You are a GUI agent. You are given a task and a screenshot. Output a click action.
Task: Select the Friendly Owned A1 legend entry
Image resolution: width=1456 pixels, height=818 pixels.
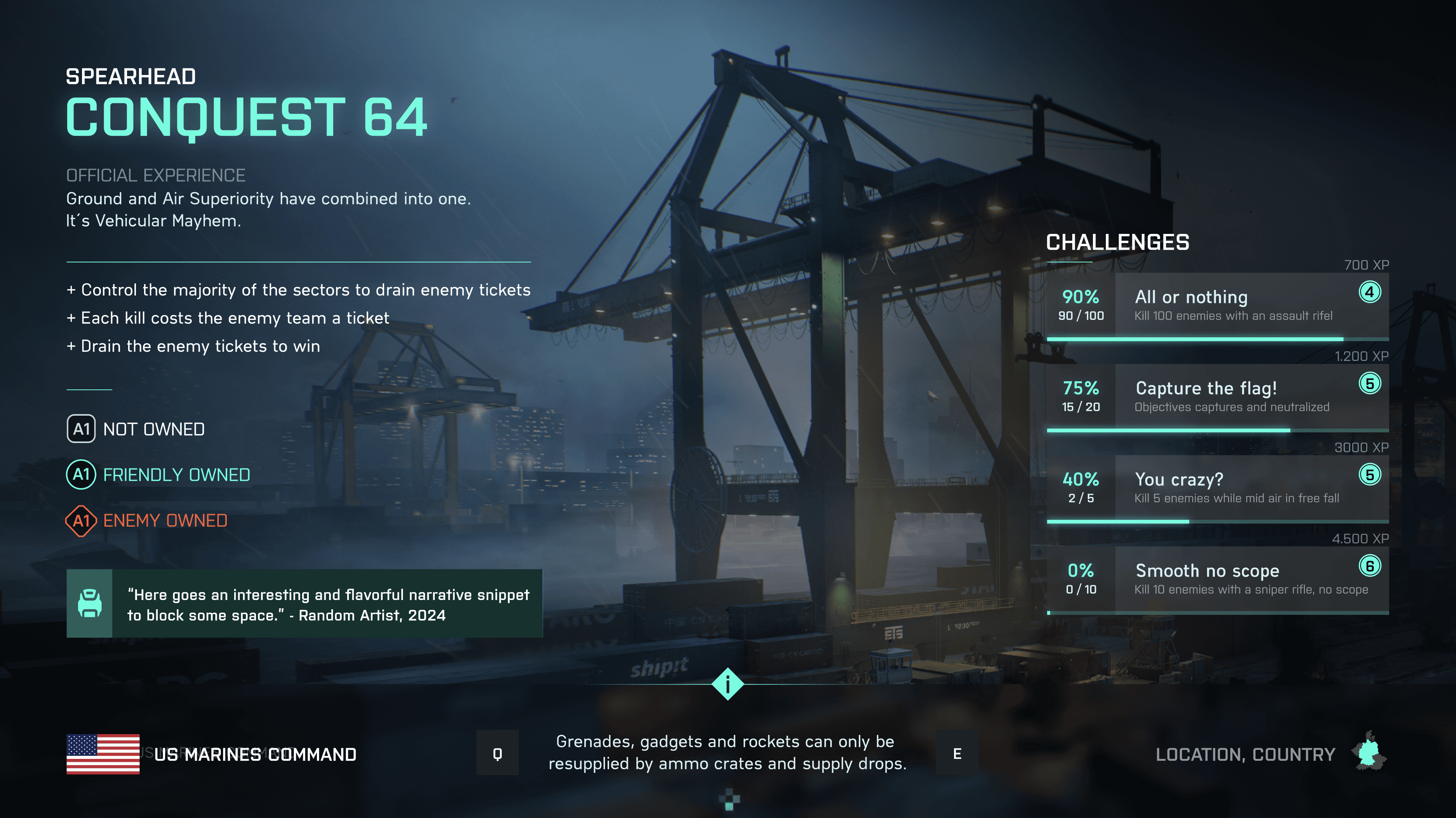(x=158, y=475)
